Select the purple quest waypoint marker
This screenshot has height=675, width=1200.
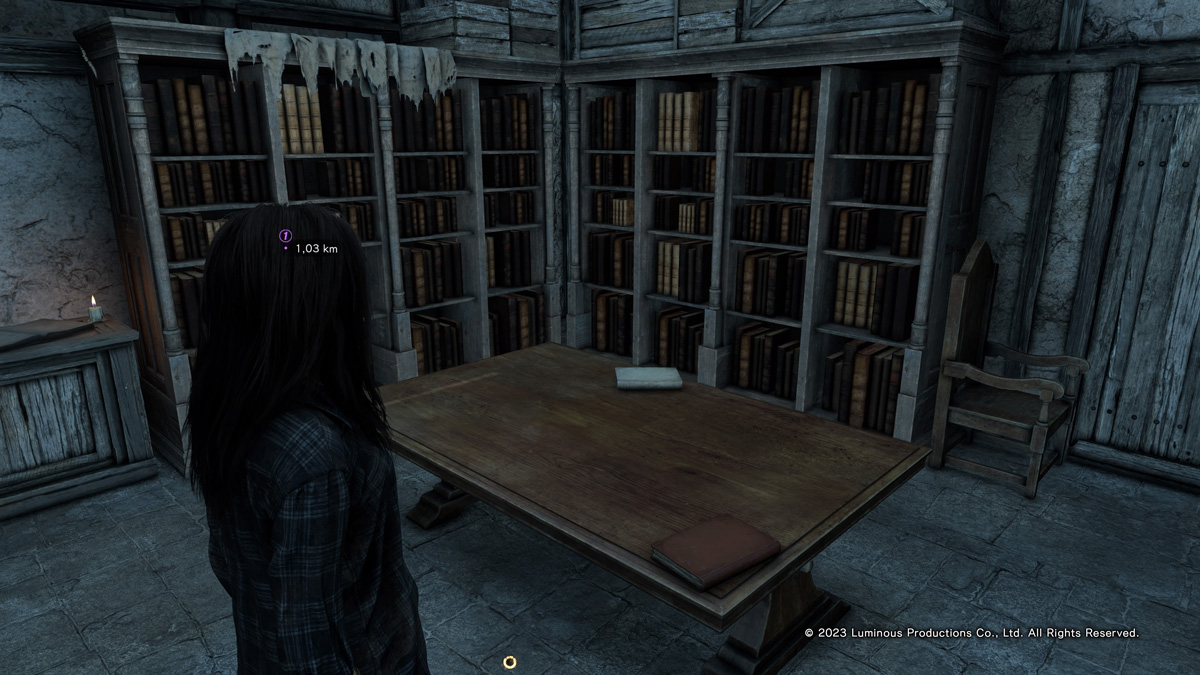coord(285,235)
